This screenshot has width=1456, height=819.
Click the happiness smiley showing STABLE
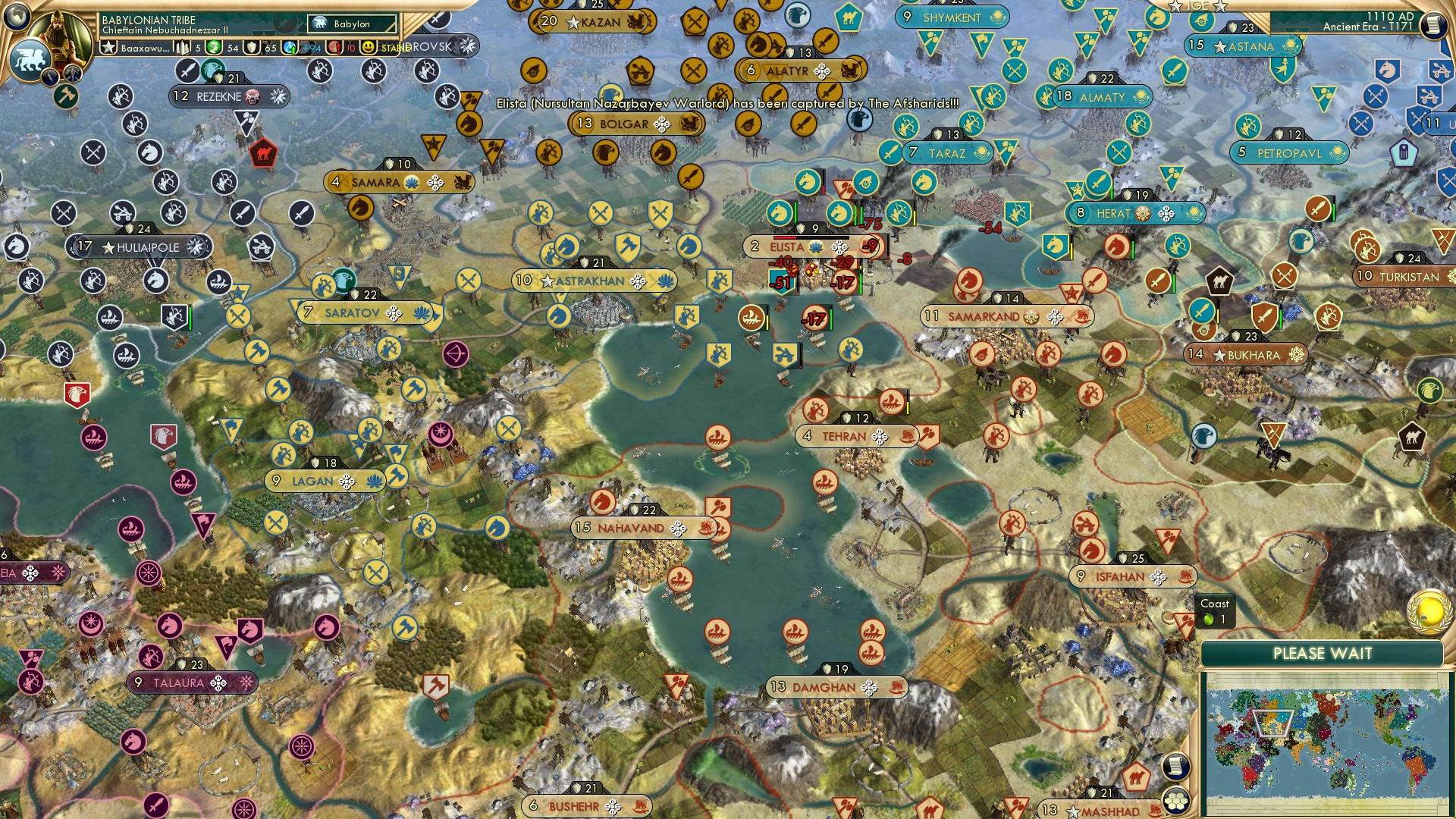pos(367,47)
